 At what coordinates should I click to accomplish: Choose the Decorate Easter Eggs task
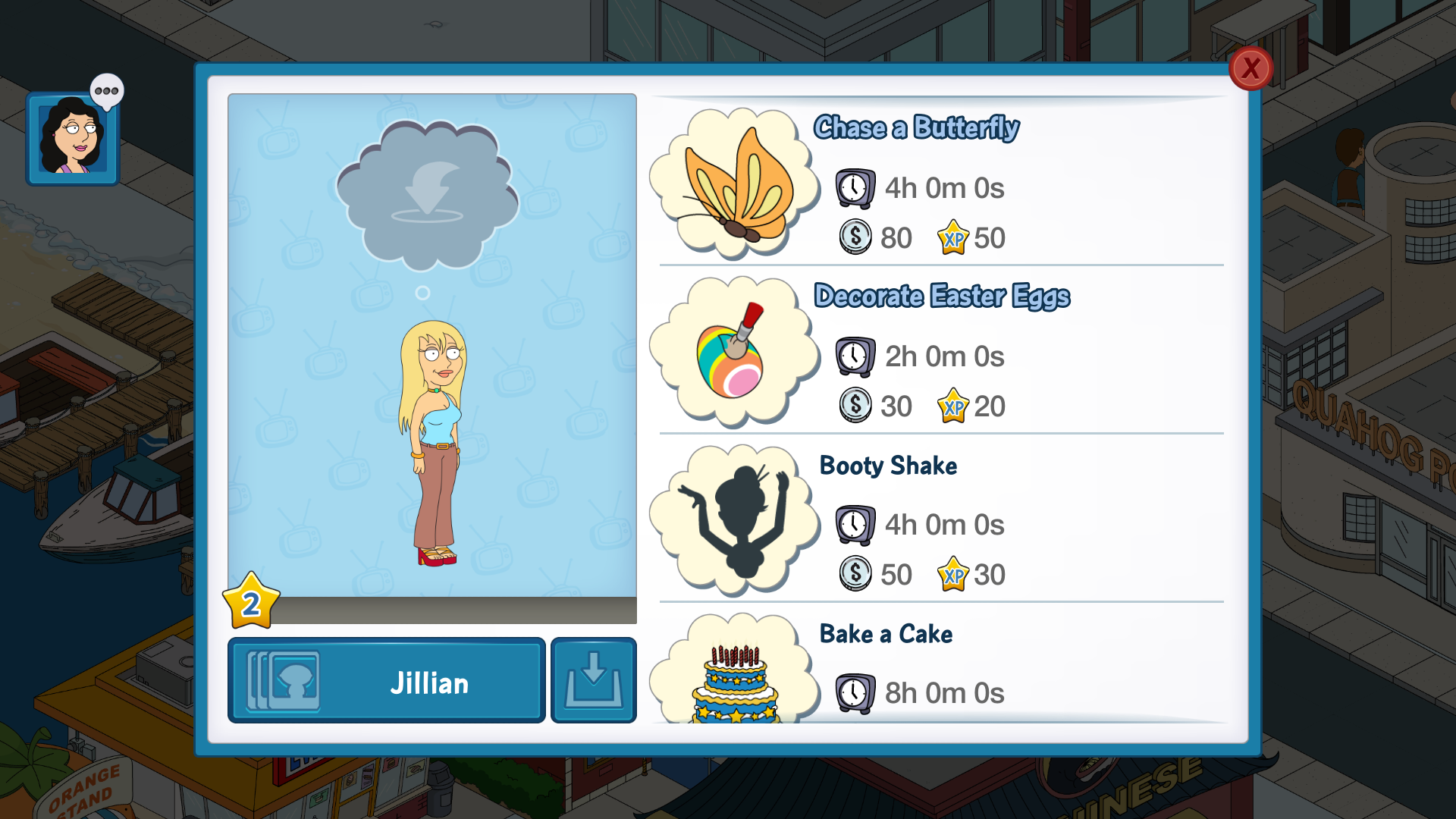pos(941,296)
